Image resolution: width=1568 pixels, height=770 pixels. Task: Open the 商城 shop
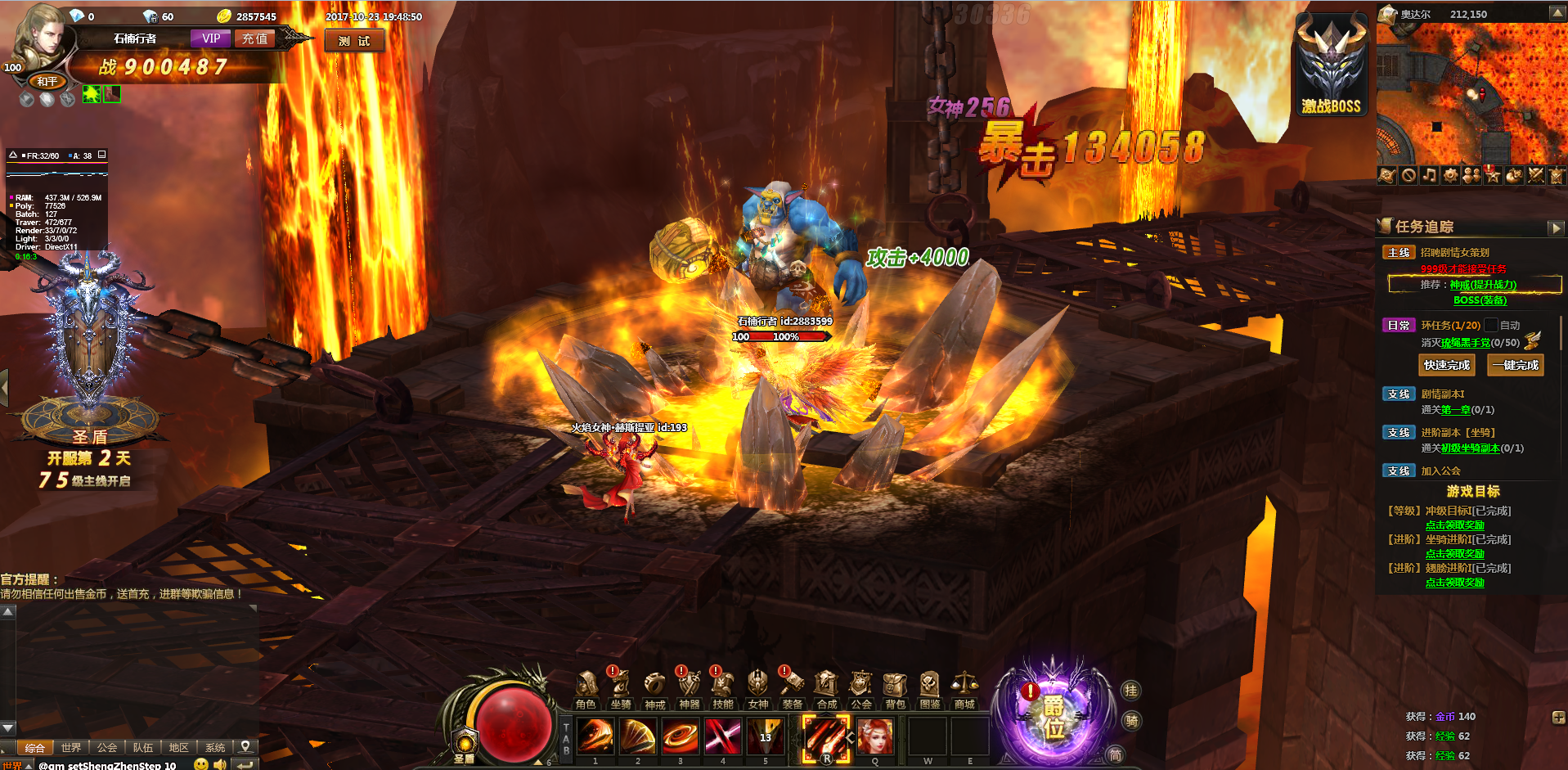pos(964,690)
